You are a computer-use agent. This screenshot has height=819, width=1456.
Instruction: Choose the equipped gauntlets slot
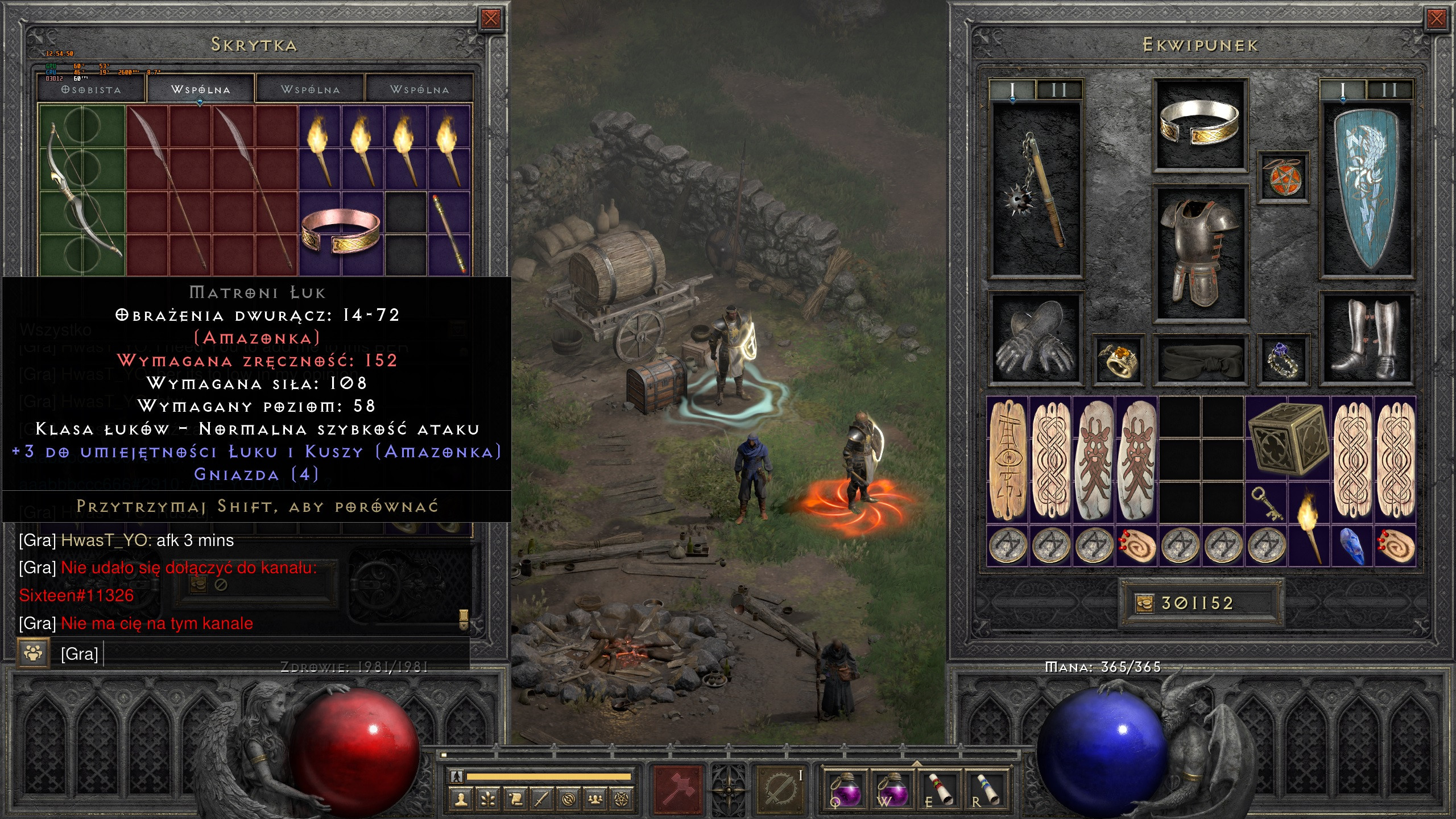[1035, 338]
